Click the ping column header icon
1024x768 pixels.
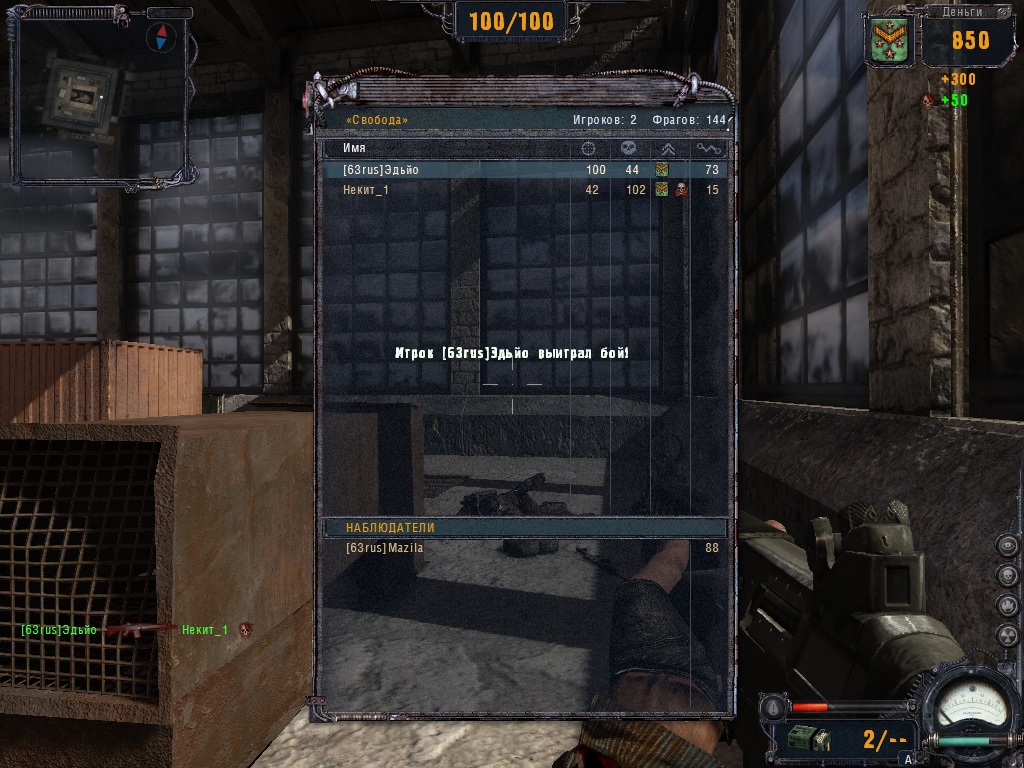point(709,148)
